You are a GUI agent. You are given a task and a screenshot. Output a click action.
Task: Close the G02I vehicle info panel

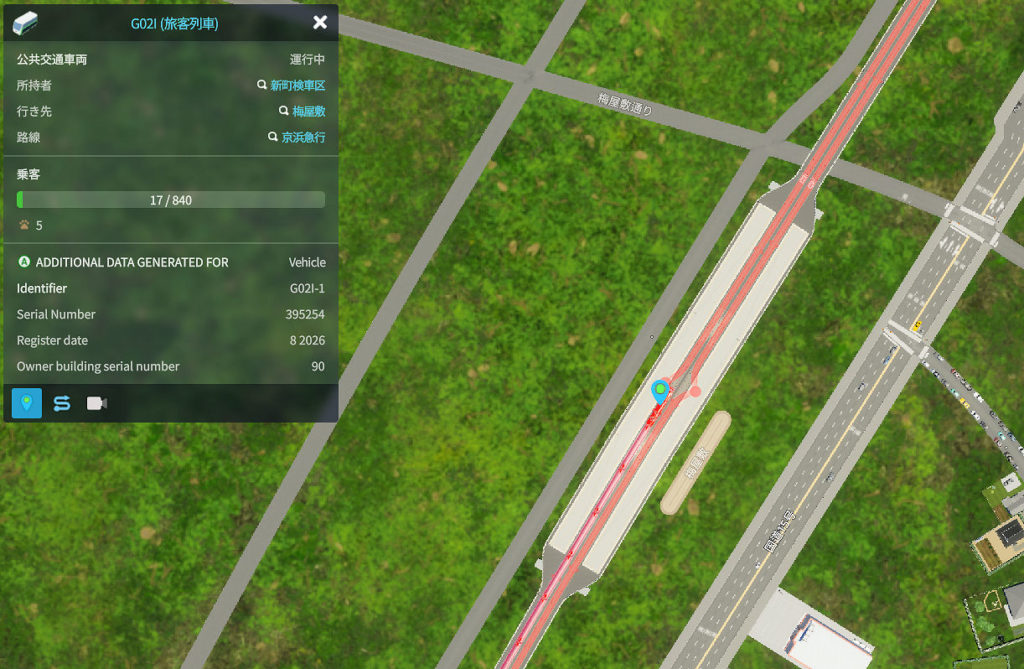coord(320,22)
